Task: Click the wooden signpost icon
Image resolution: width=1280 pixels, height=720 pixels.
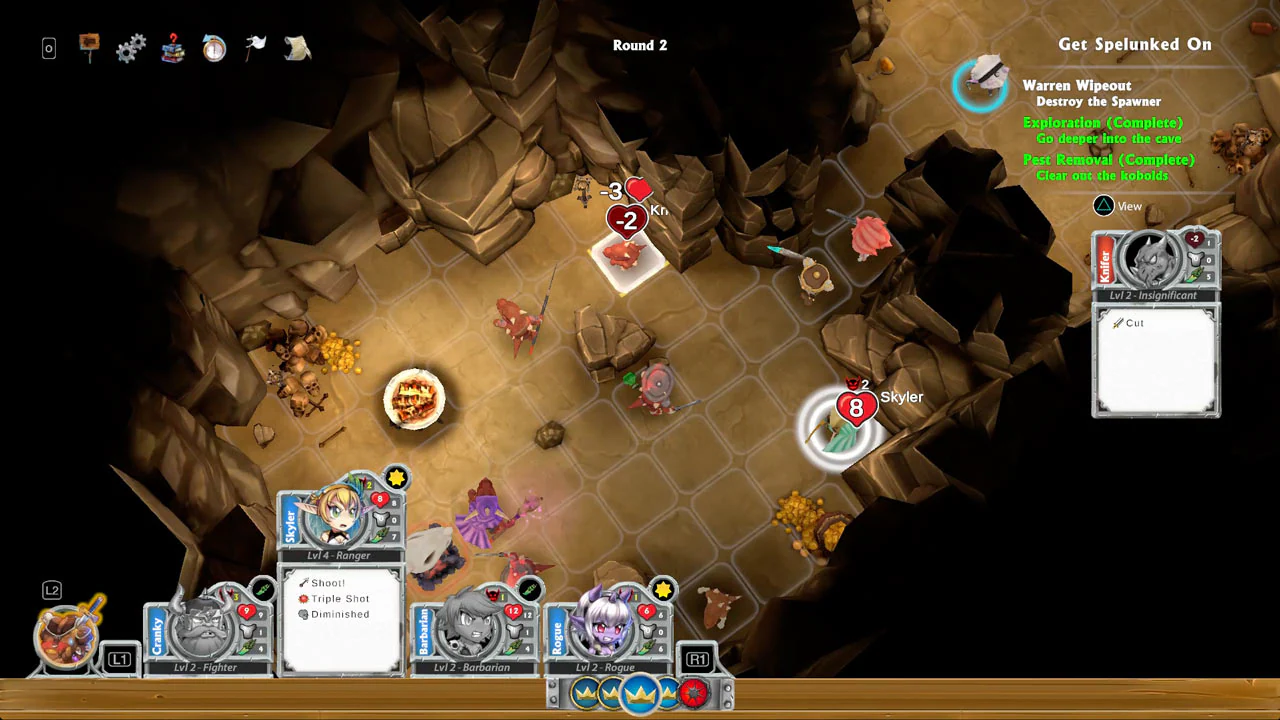Action: [89, 44]
